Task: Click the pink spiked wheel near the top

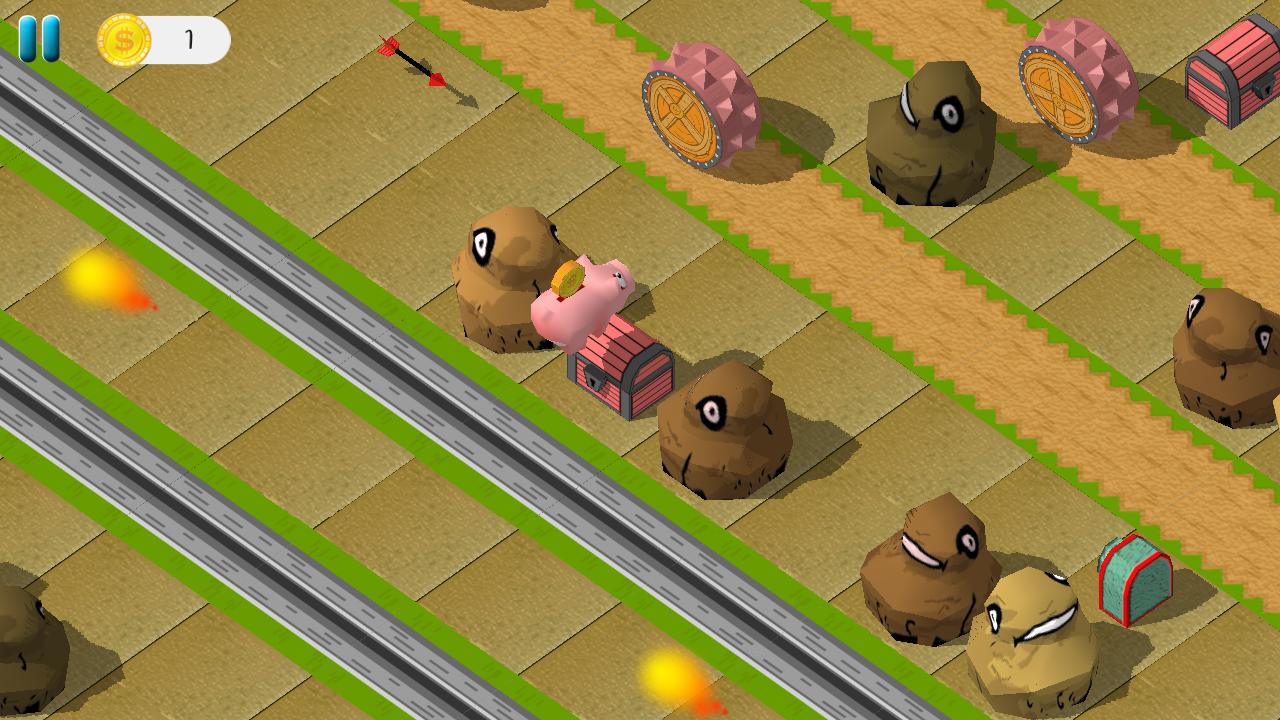Action: (x=700, y=105)
